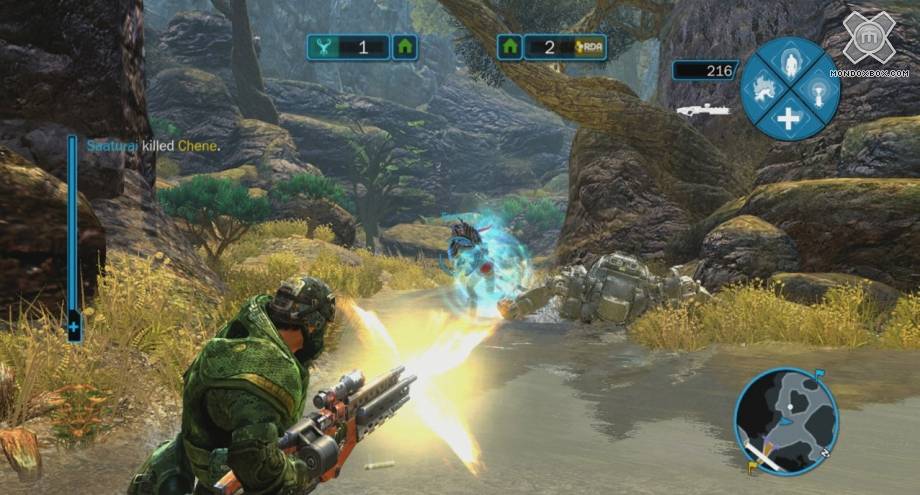Click the Saaturai killed Chene feed message

(x=152, y=146)
